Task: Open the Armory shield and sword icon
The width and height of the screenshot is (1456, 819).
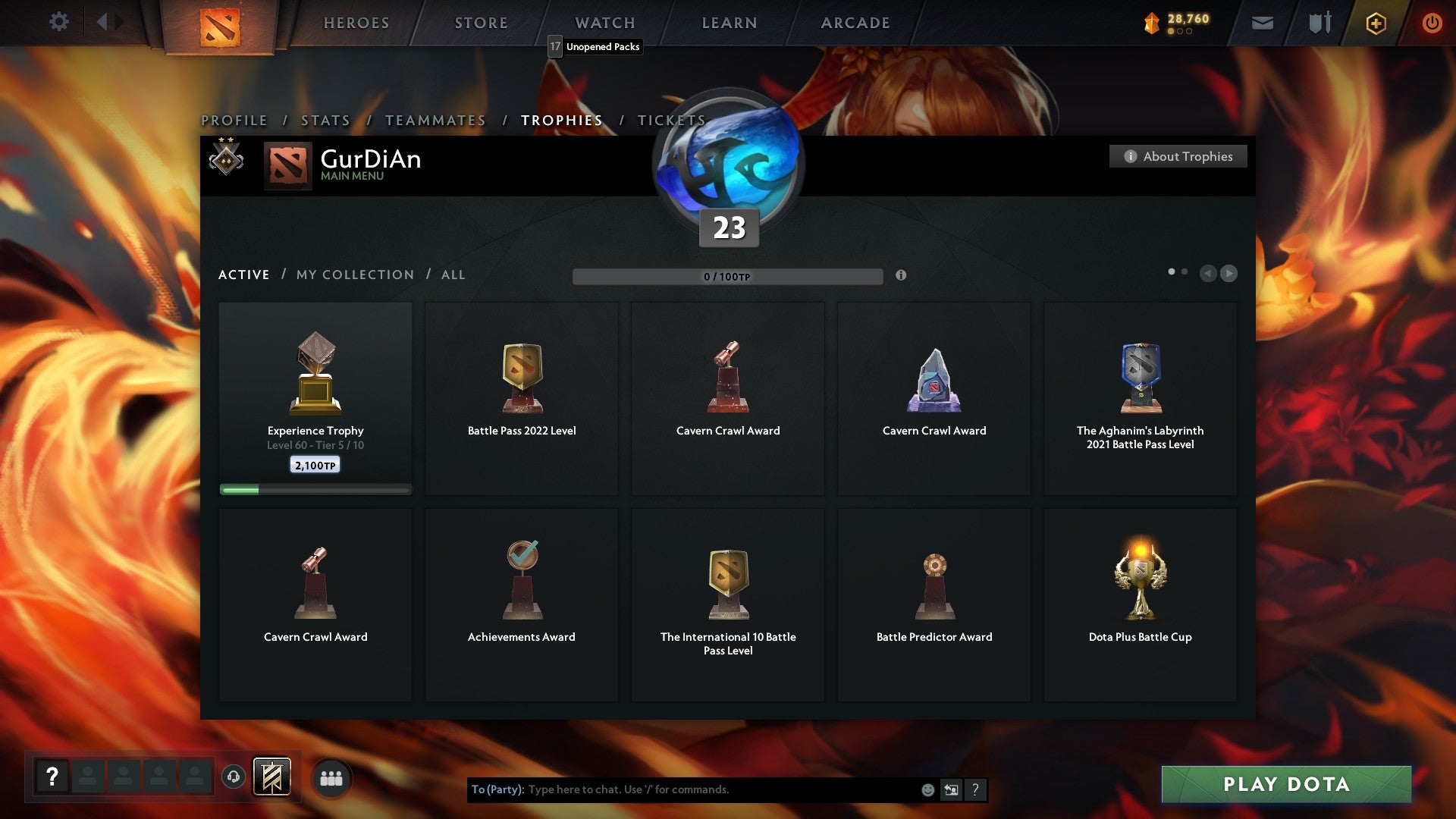Action: (x=1319, y=23)
